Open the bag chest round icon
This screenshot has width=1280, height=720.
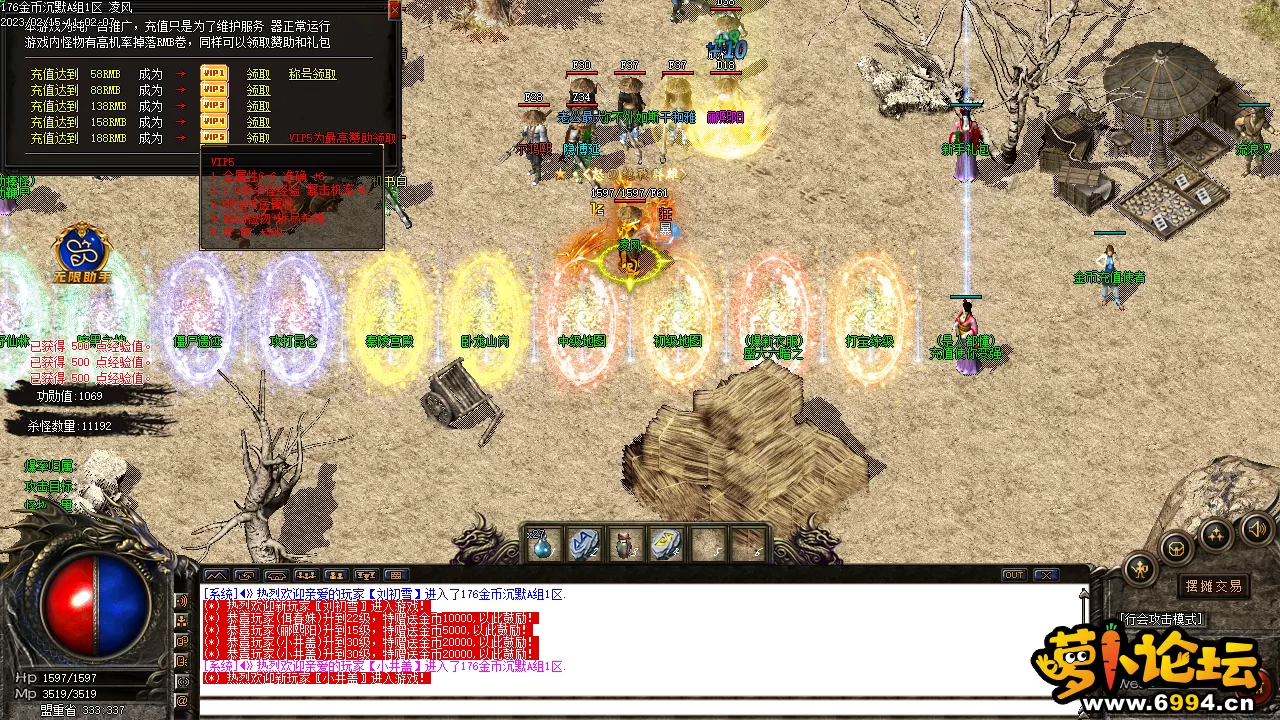tap(1176, 547)
